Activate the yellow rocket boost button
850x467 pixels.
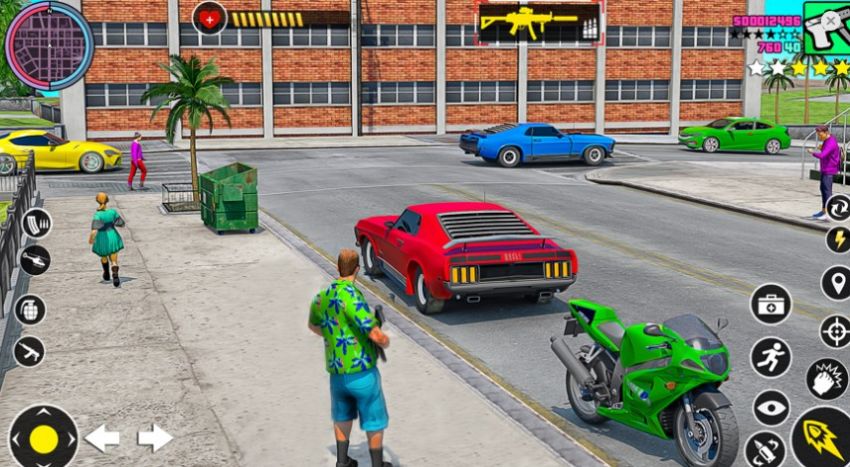coord(822,437)
